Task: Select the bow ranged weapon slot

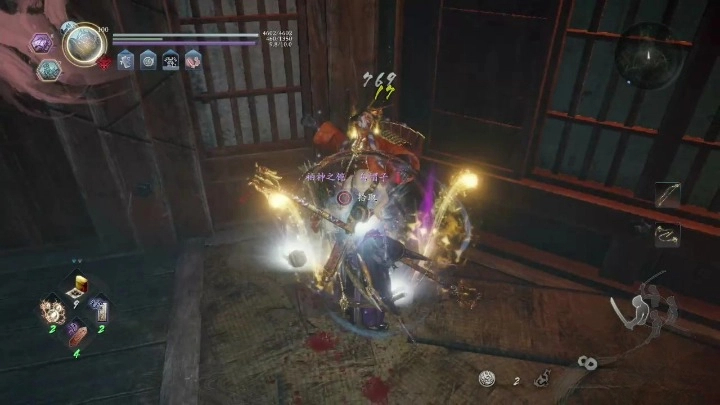Action: point(667,195)
